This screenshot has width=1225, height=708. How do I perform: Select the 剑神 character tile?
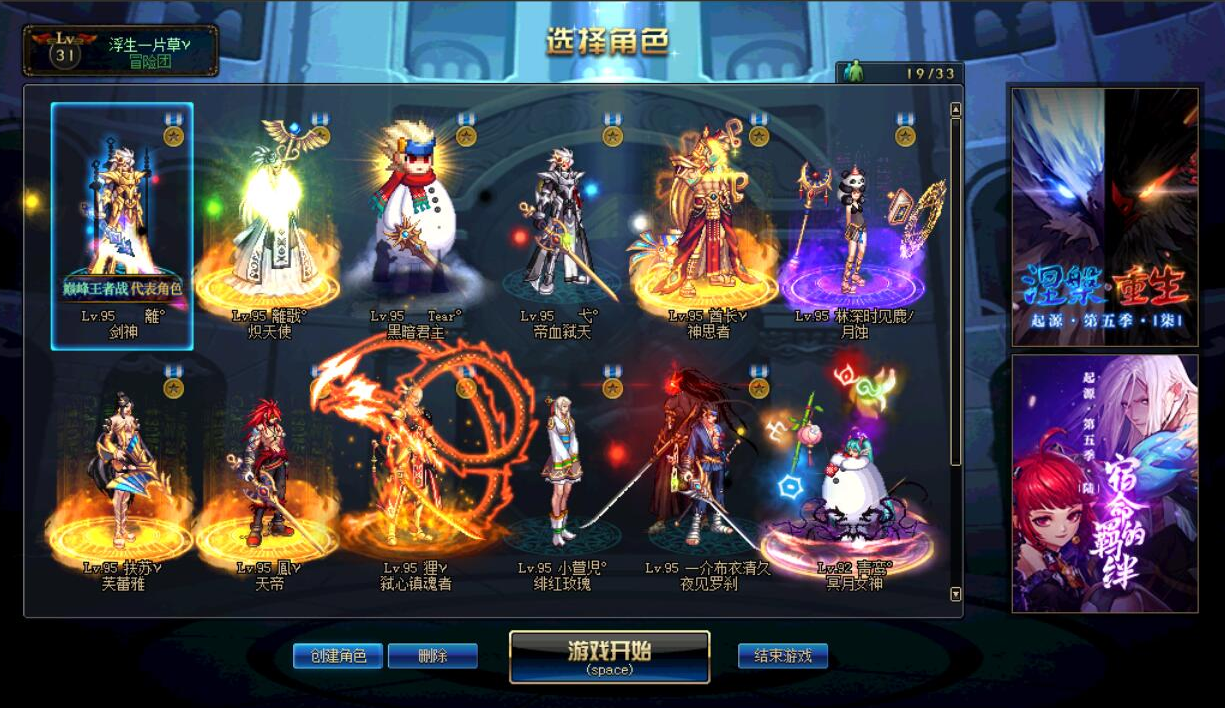(122, 226)
